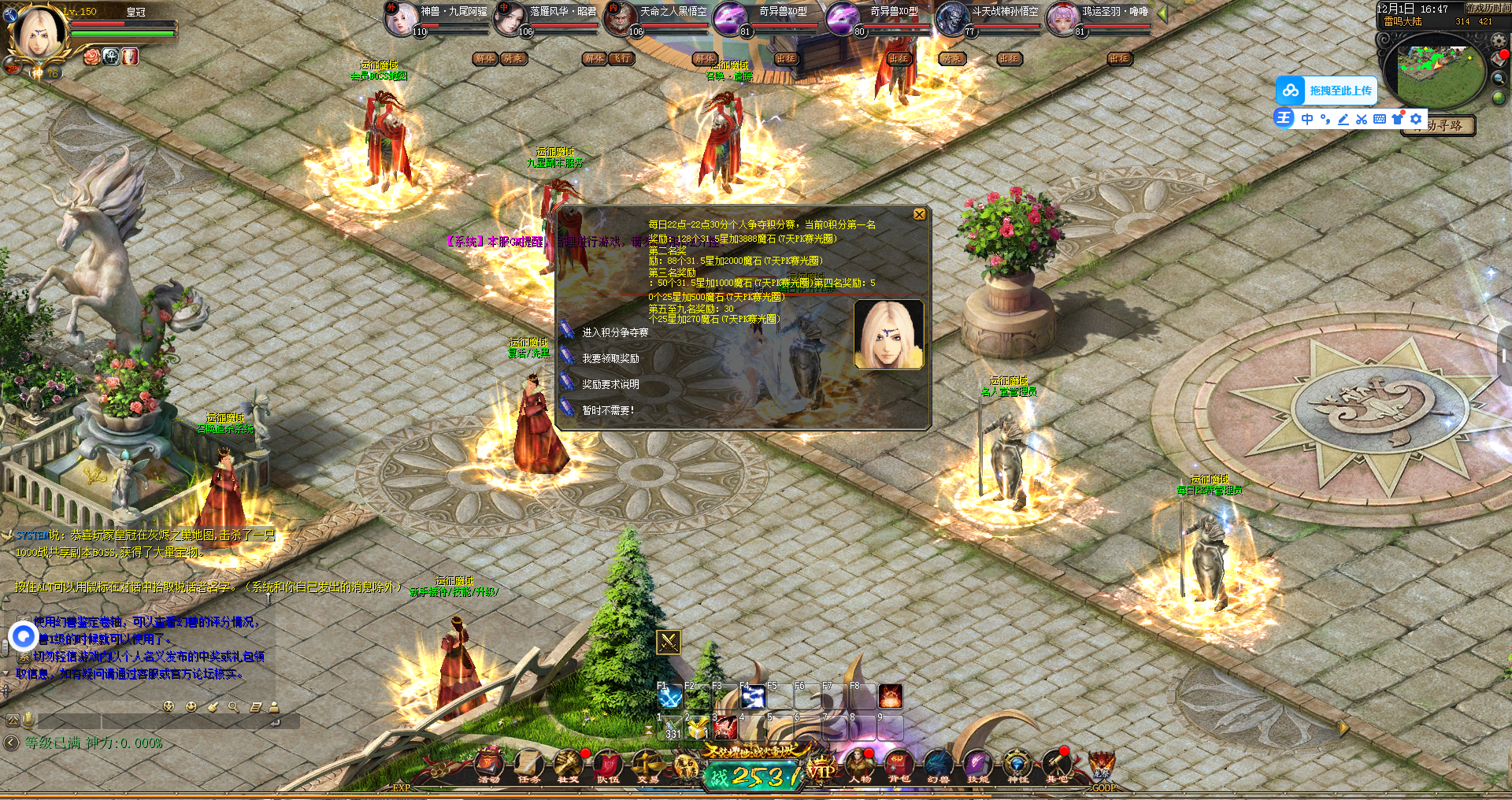The image size is (1512, 800).
Task: Click the minimap of 雷鸣大陆
Action: (x=1435, y=69)
